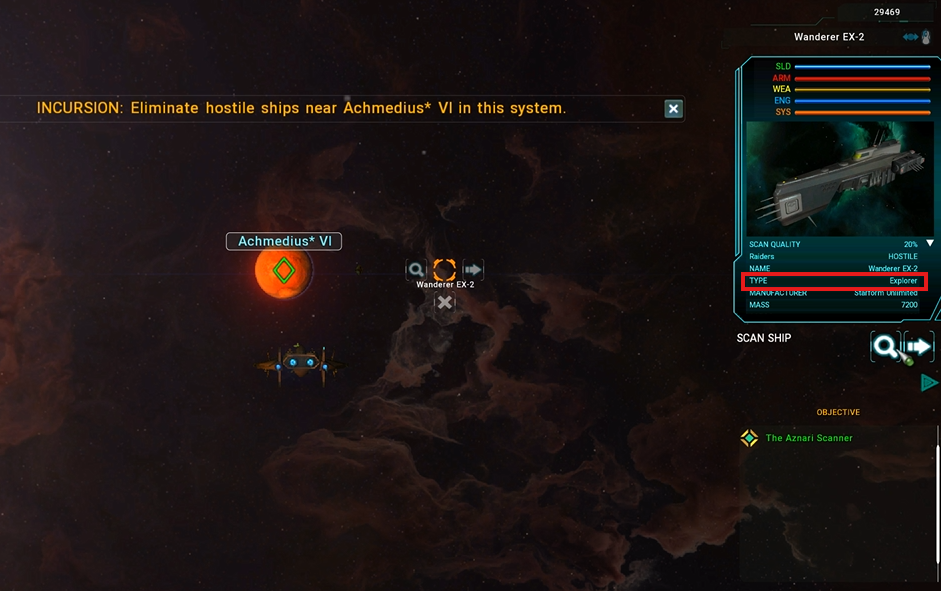Screen dimensions: 941x591
Task: Collapse the scan details with white triangle
Action: [930, 243]
